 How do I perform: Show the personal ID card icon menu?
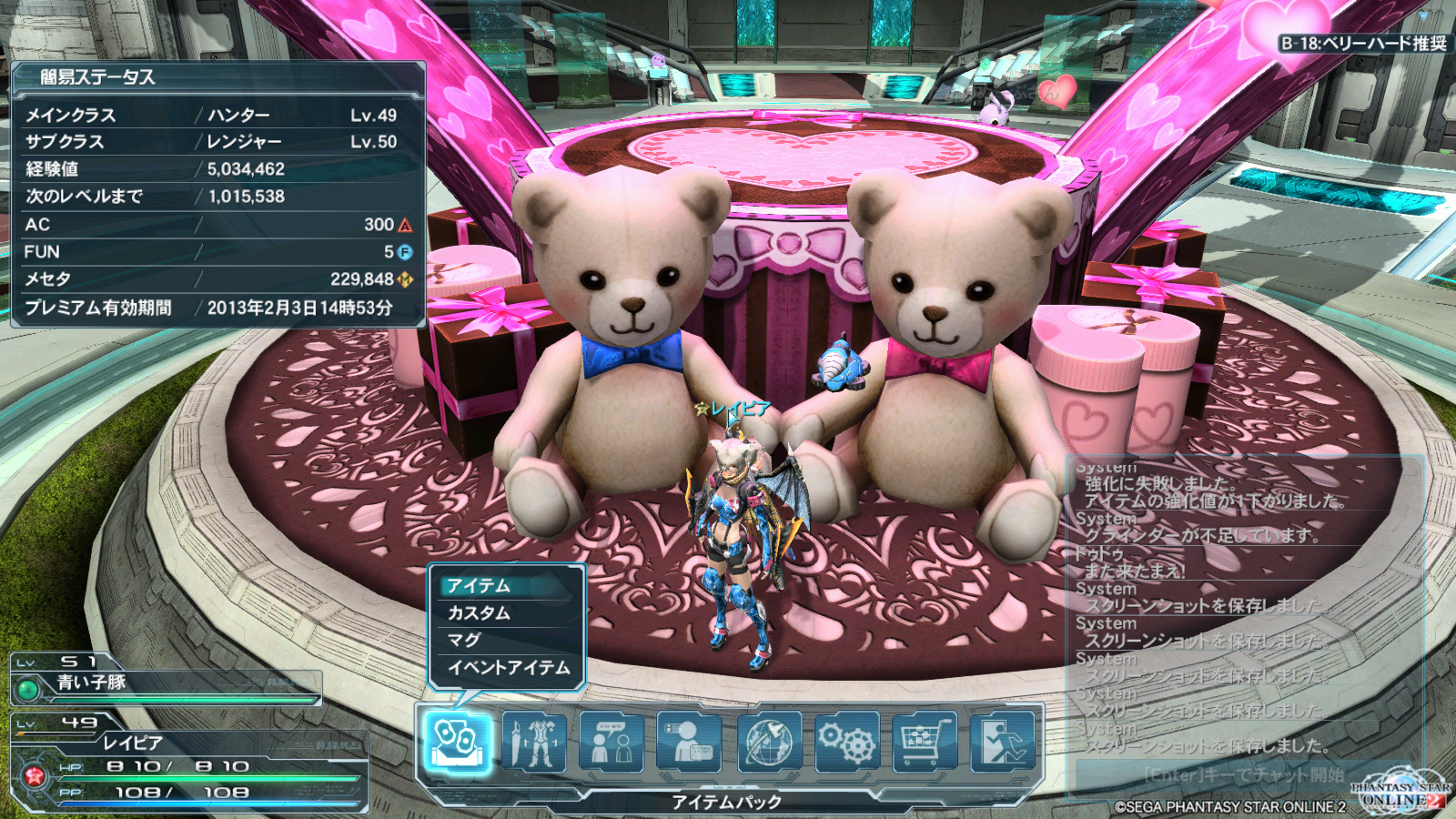point(689,743)
